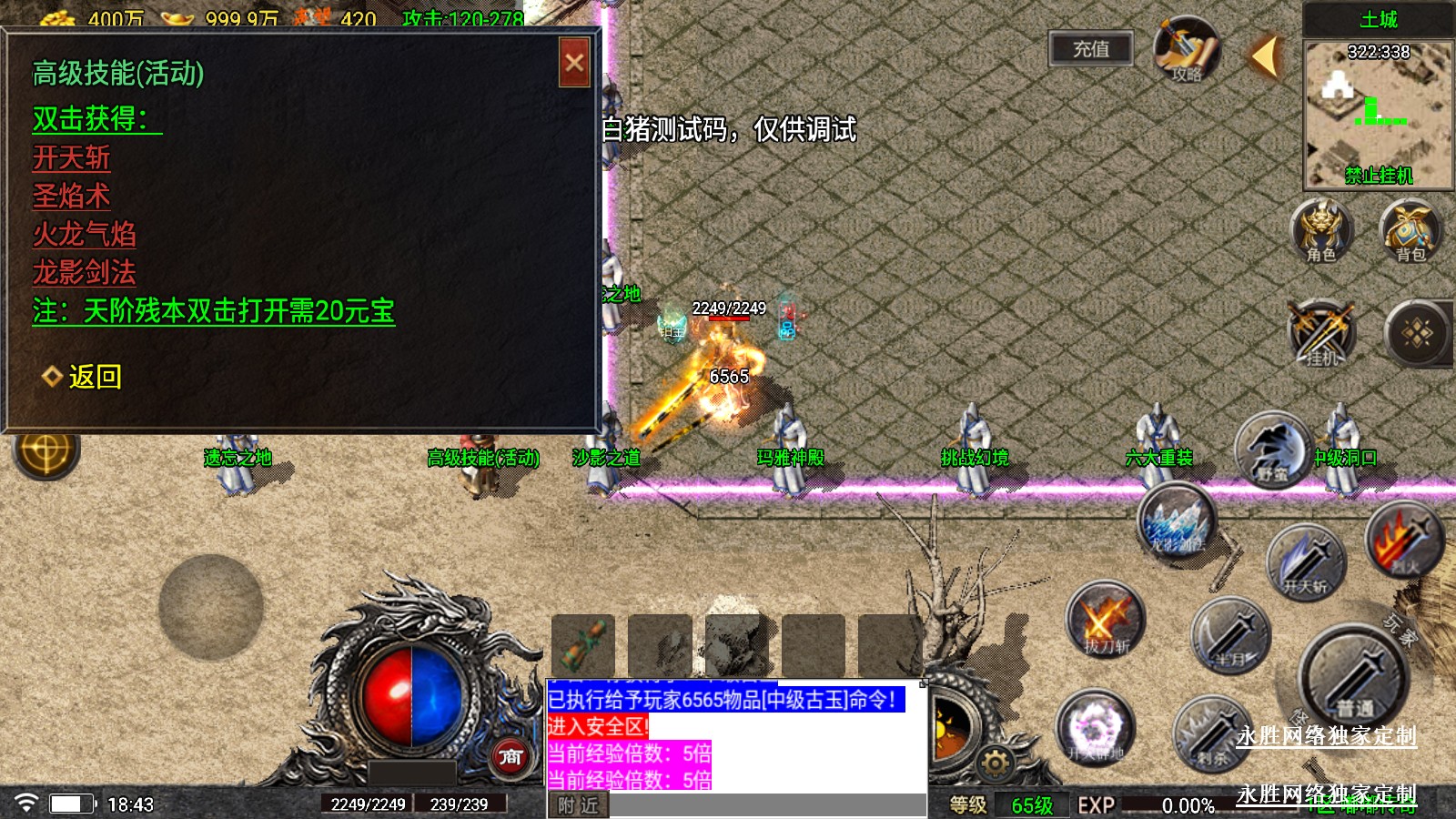Pick 火龙气焰 from the dialog

click(85, 235)
